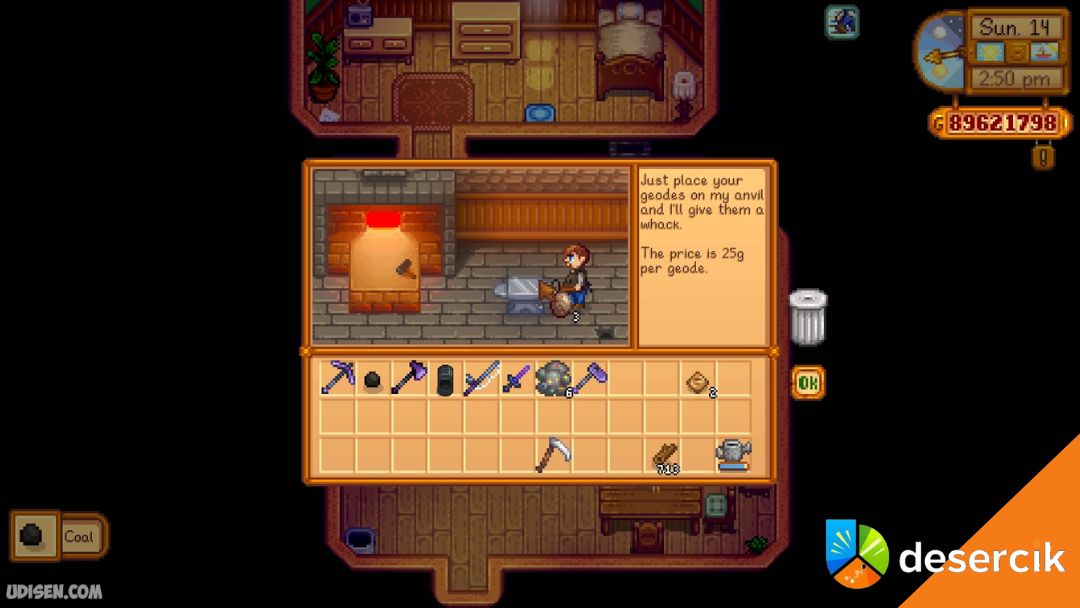The image size is (1080, 608).
Task: Pick the coal item slot
Action: [373, 380]
